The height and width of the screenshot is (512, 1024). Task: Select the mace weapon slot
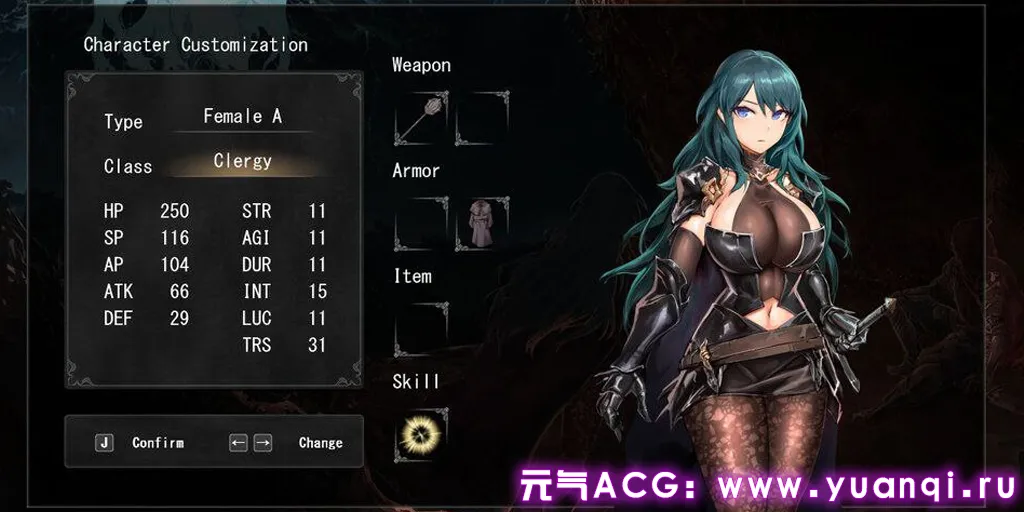click(420, 118)
